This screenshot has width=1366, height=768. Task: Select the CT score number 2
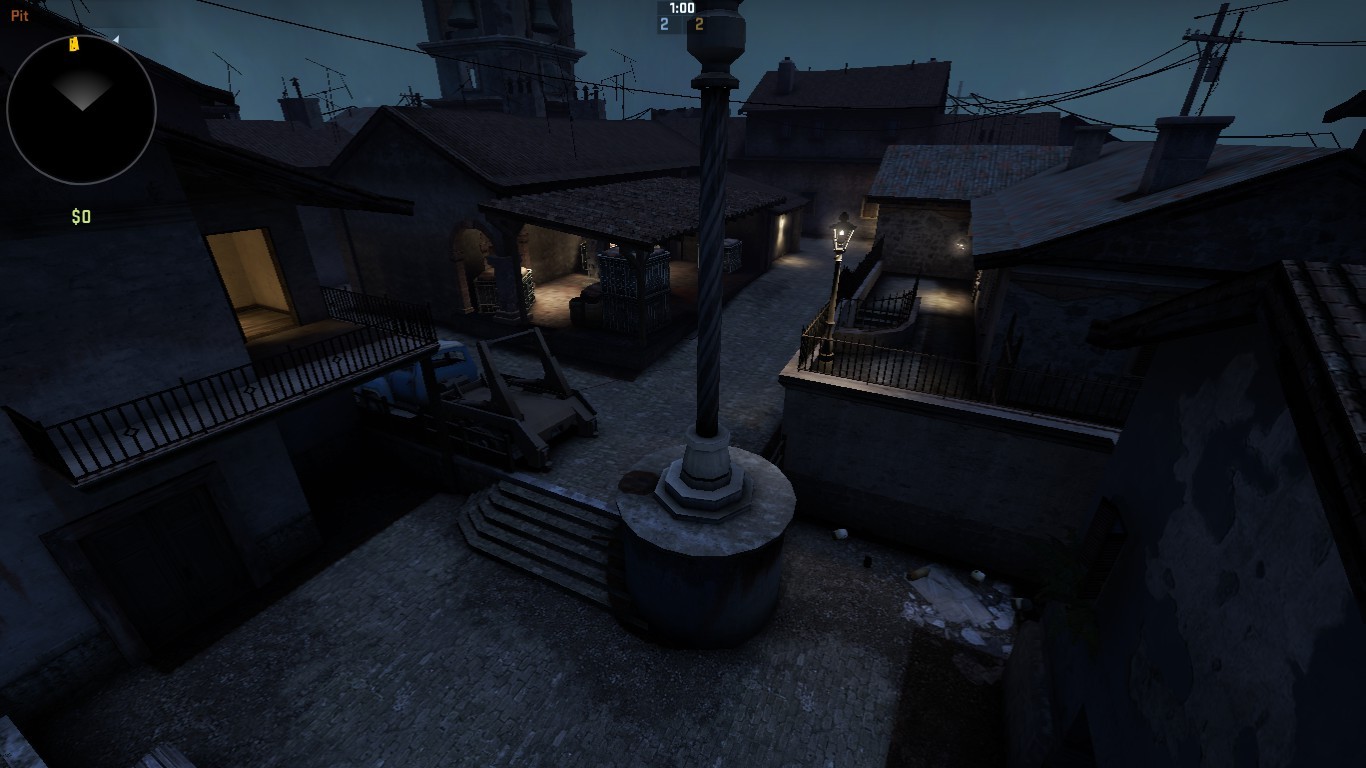tap(662, 24)
